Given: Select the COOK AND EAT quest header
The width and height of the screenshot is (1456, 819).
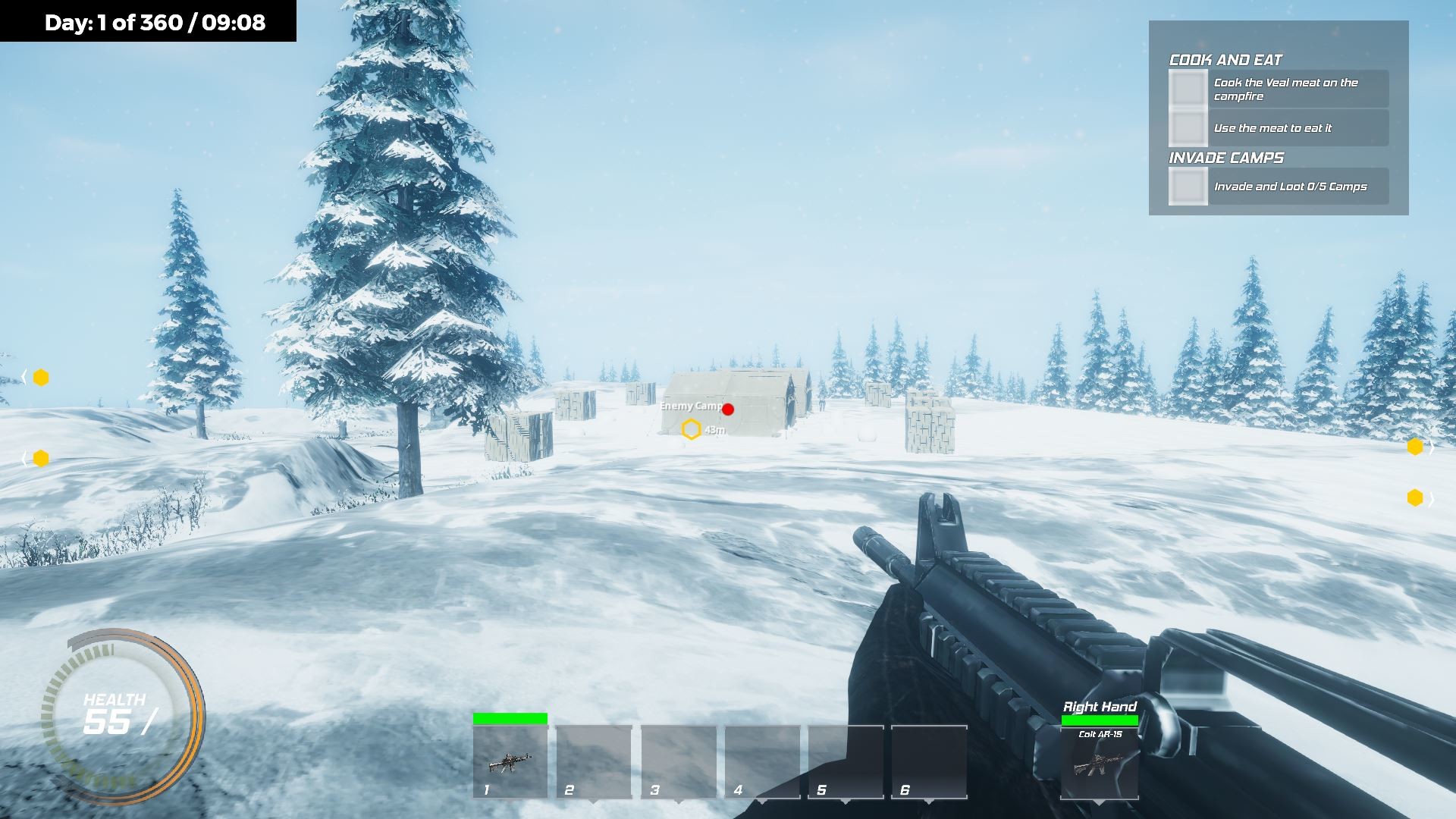Looking at the screenshot, I should click(x=1225, y=59).
